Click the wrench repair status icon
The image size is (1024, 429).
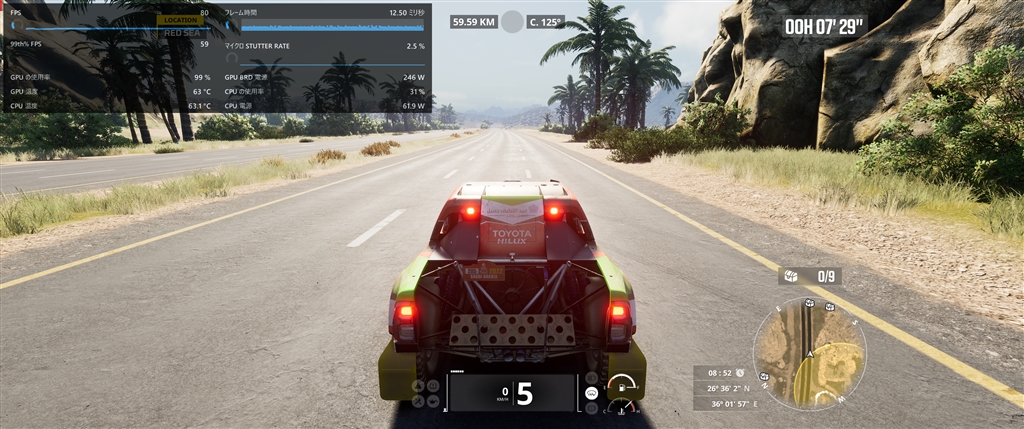tap(419, 403)
